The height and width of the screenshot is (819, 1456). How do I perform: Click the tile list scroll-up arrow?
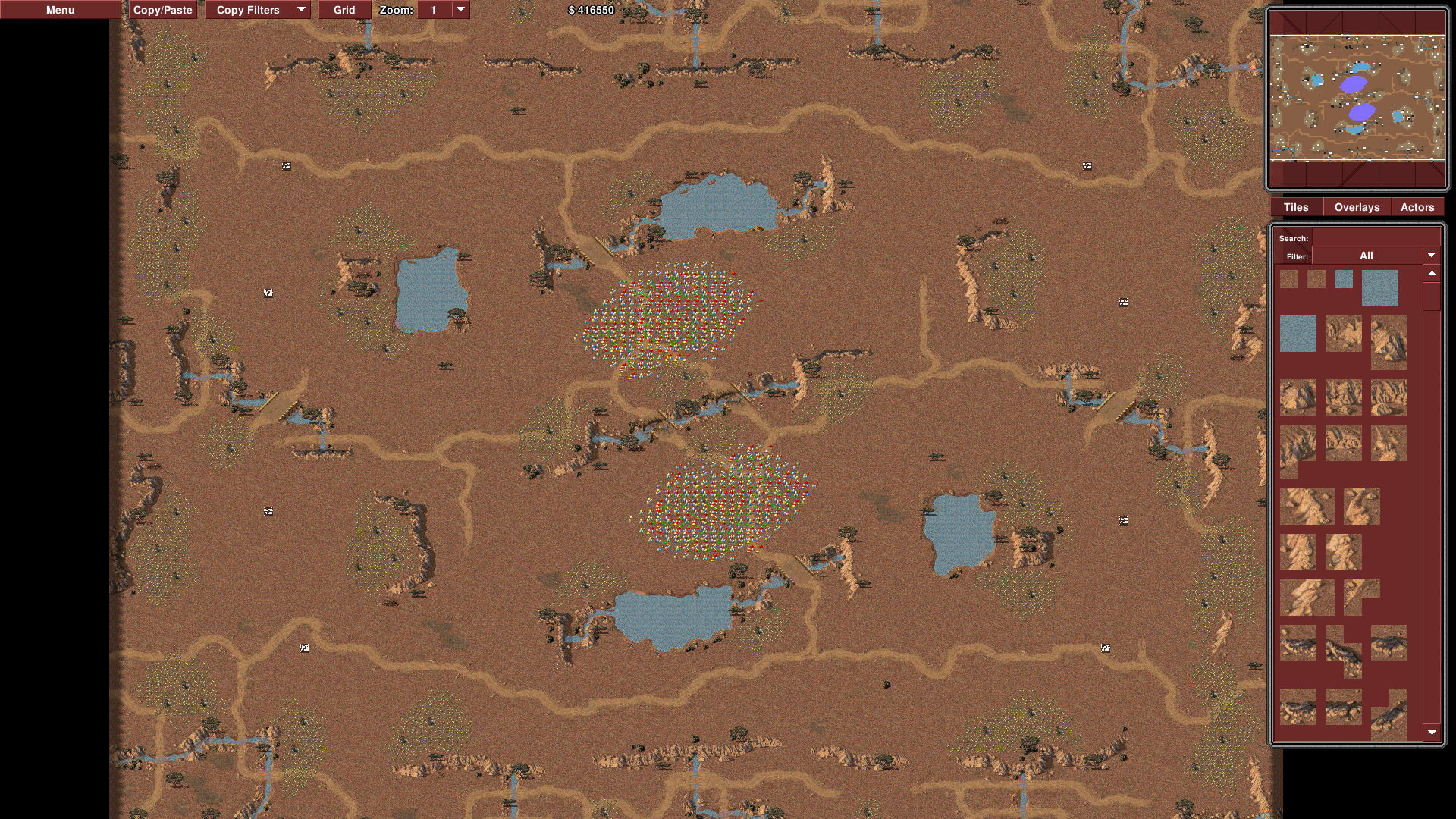click(1432, 273)
